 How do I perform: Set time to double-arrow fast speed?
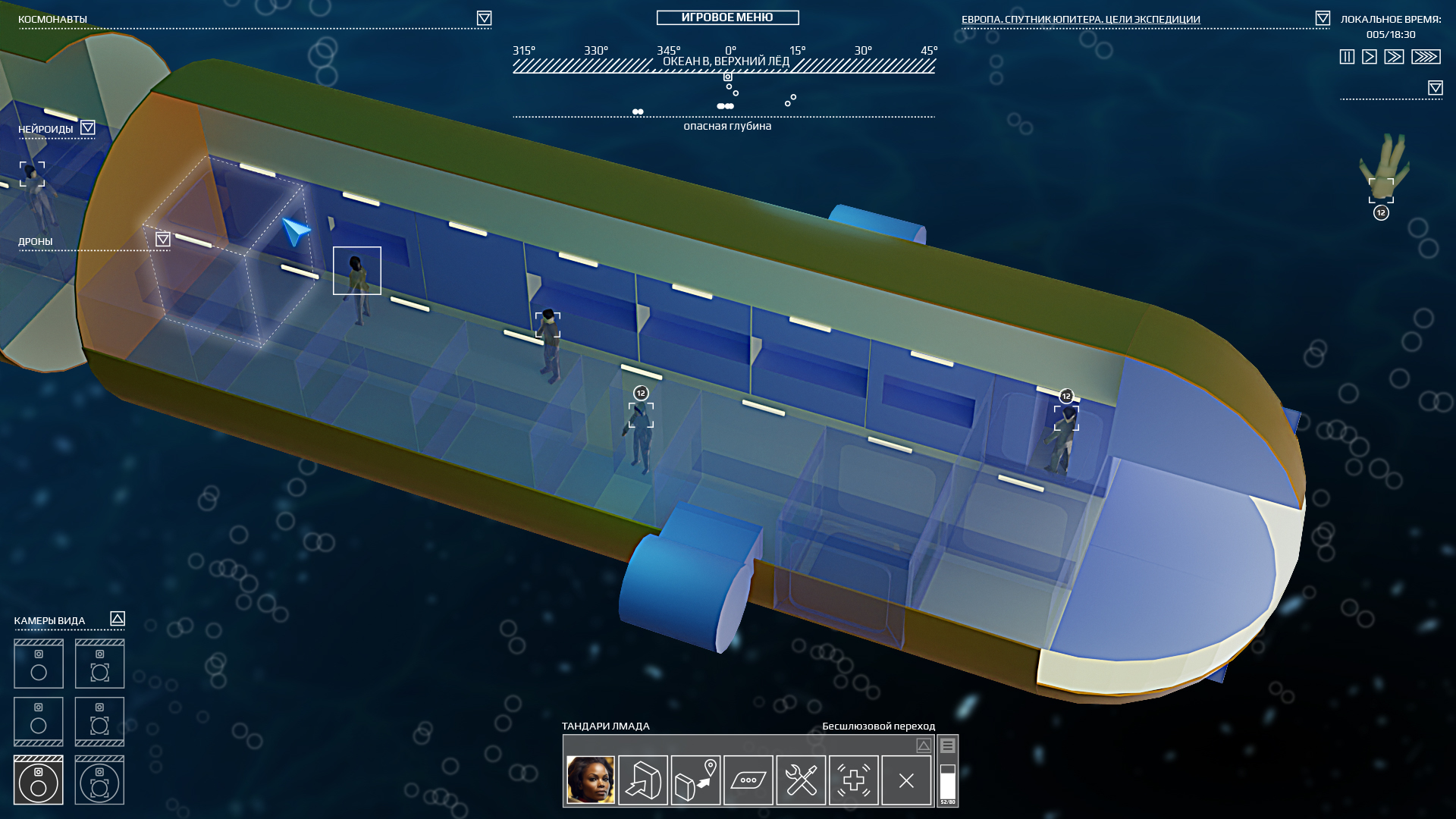click(x=1394, y=57)
